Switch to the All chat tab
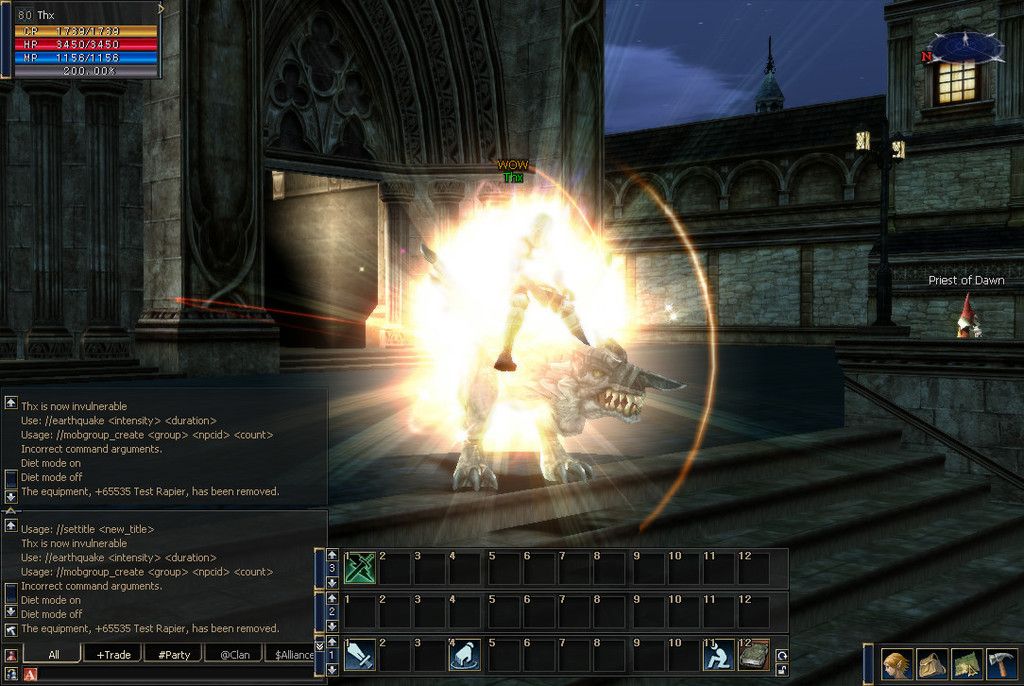 coord(53,655)
